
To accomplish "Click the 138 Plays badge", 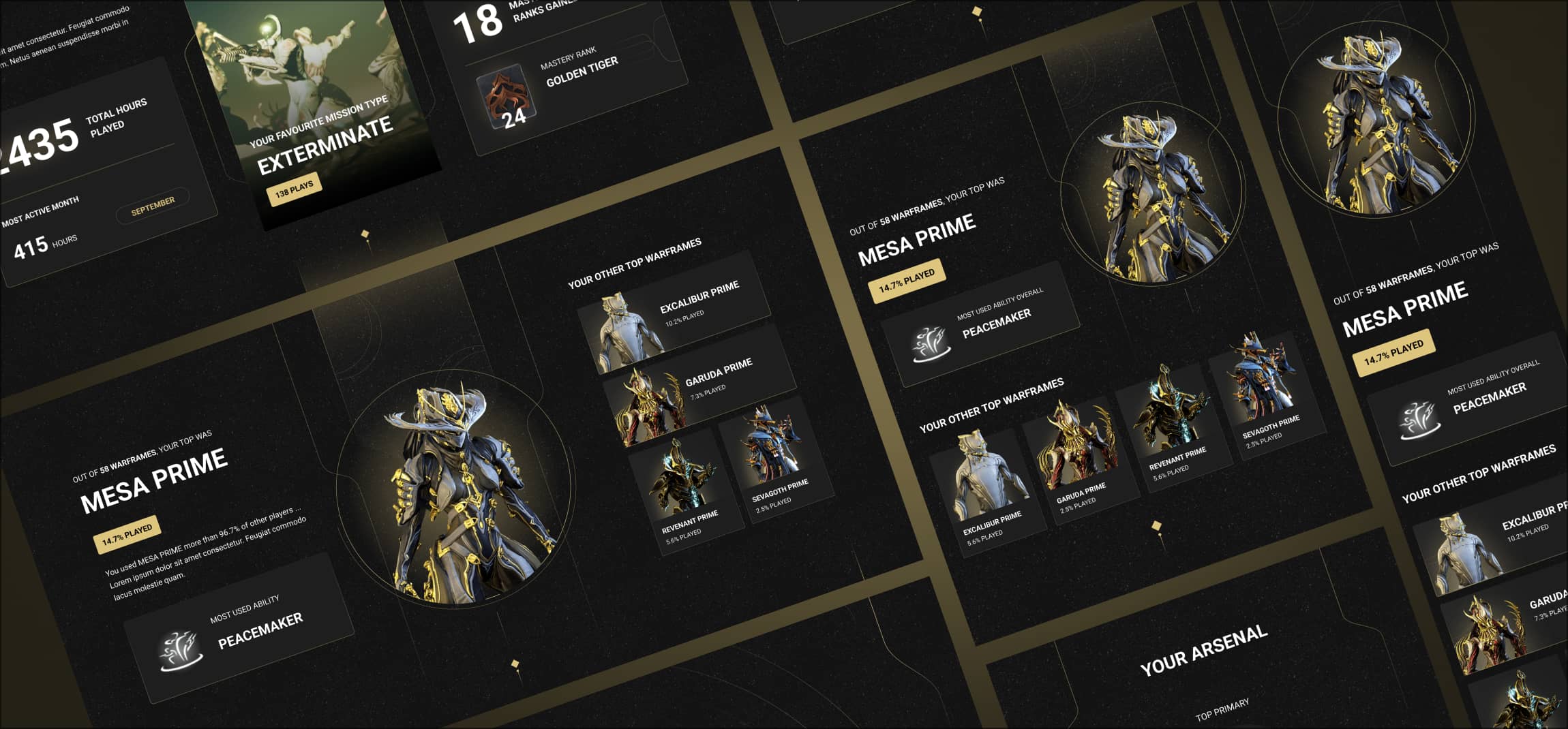I will pos(294,189).
